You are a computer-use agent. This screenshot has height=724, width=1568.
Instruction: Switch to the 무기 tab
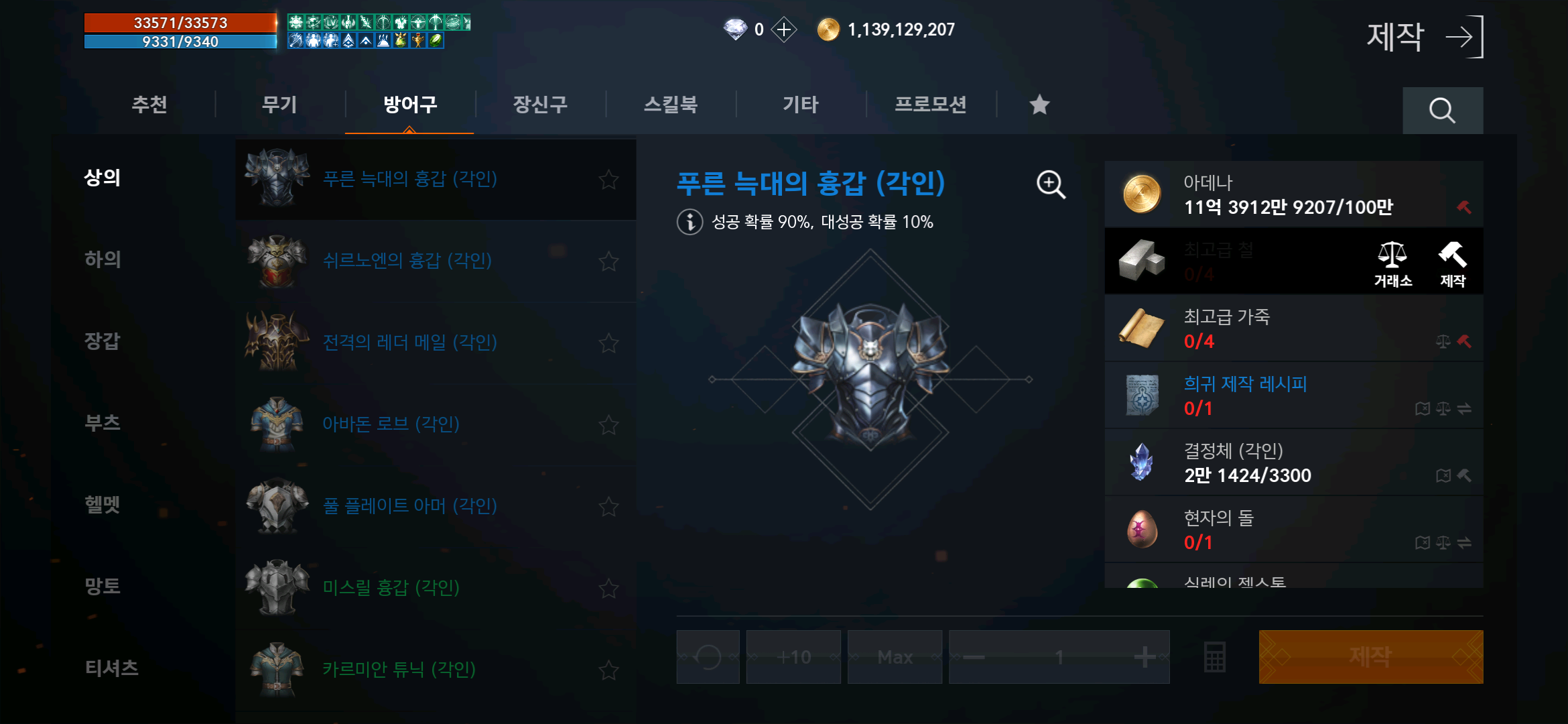(279, 105)
